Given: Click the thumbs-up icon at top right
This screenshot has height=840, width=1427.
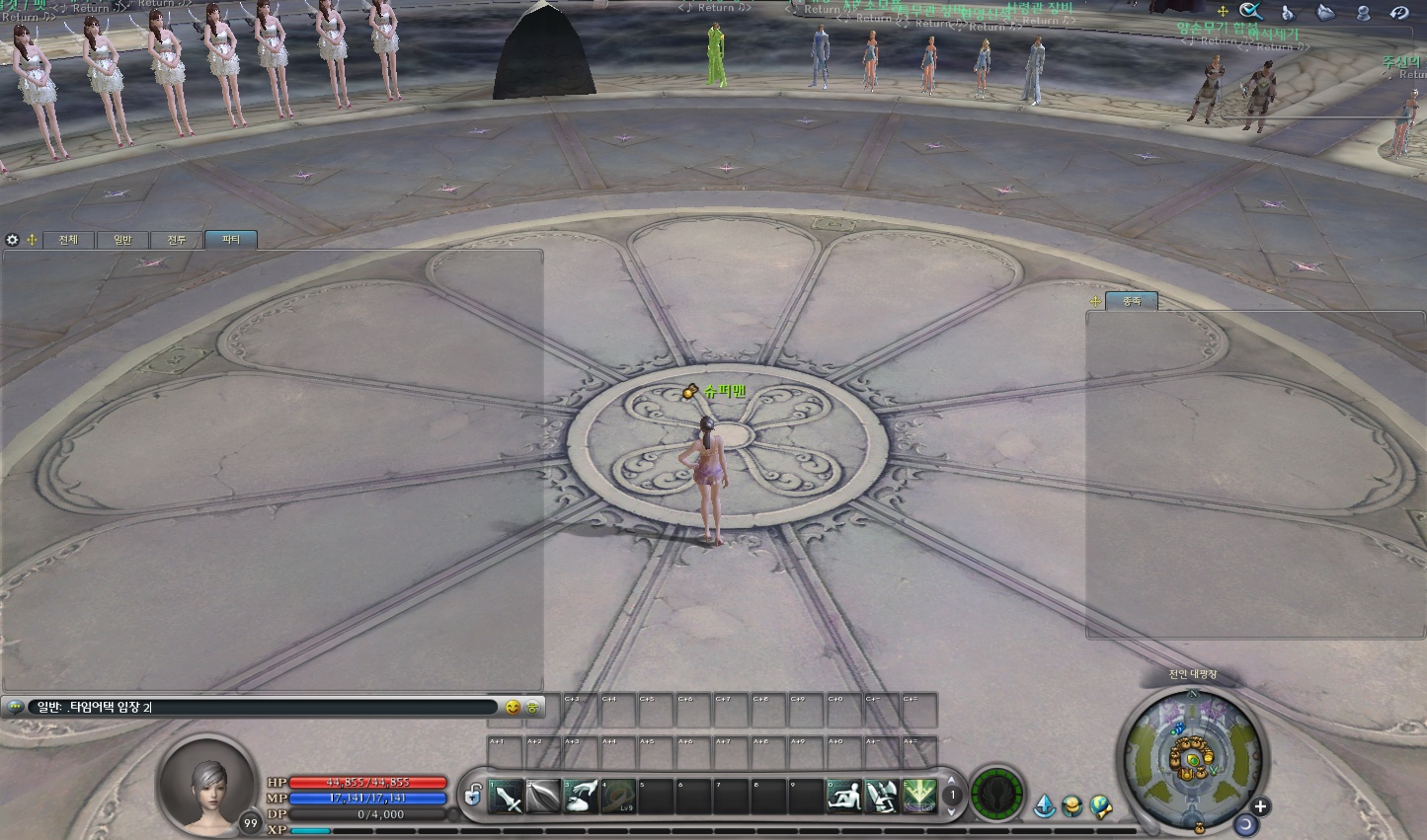Looking at the screenshot, I should [x=1288, y=12].
